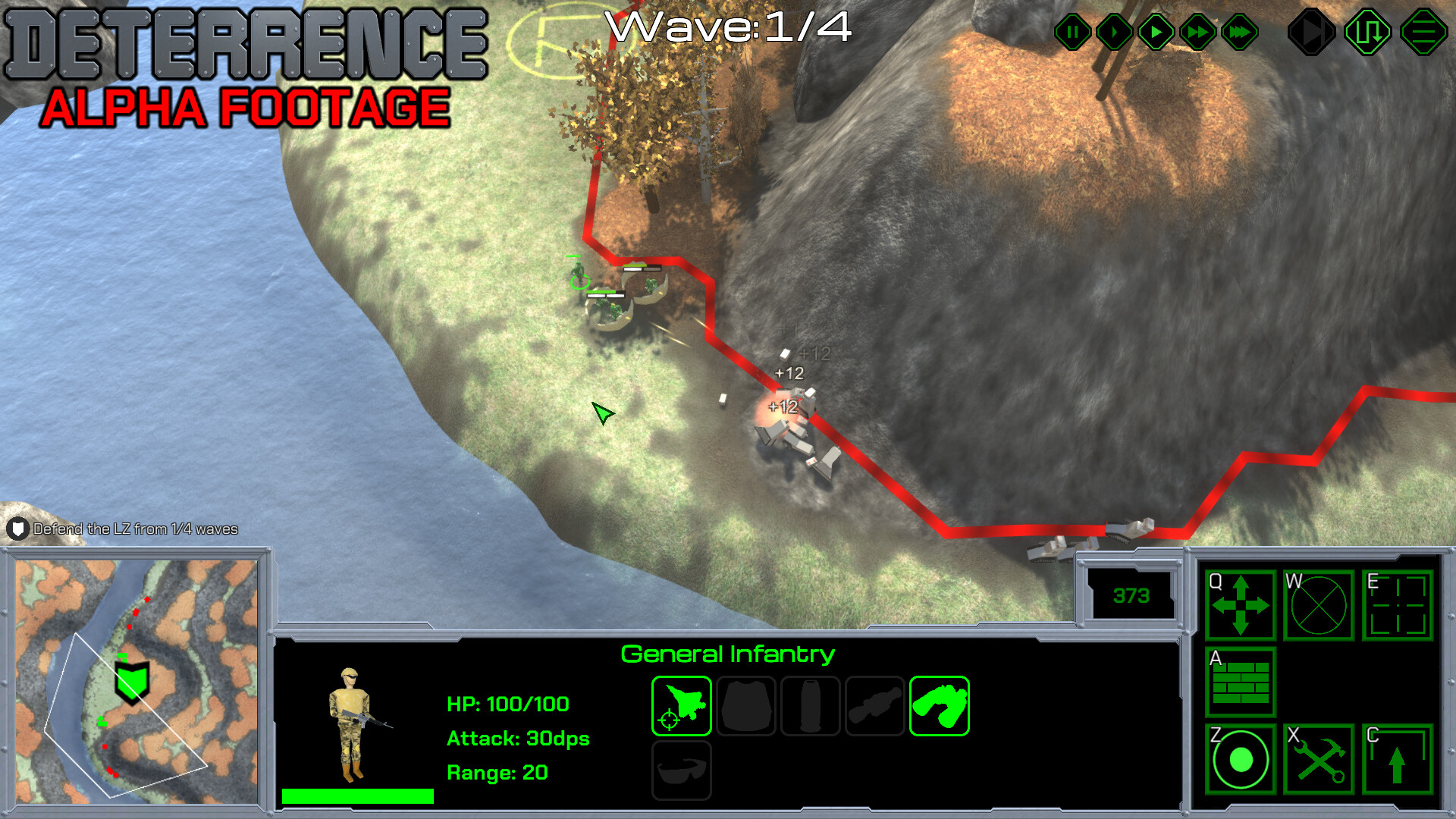The height and width of the screenshot is (819, 1456).
Task: Open the X repair tools command
Action: point(1318,761)
